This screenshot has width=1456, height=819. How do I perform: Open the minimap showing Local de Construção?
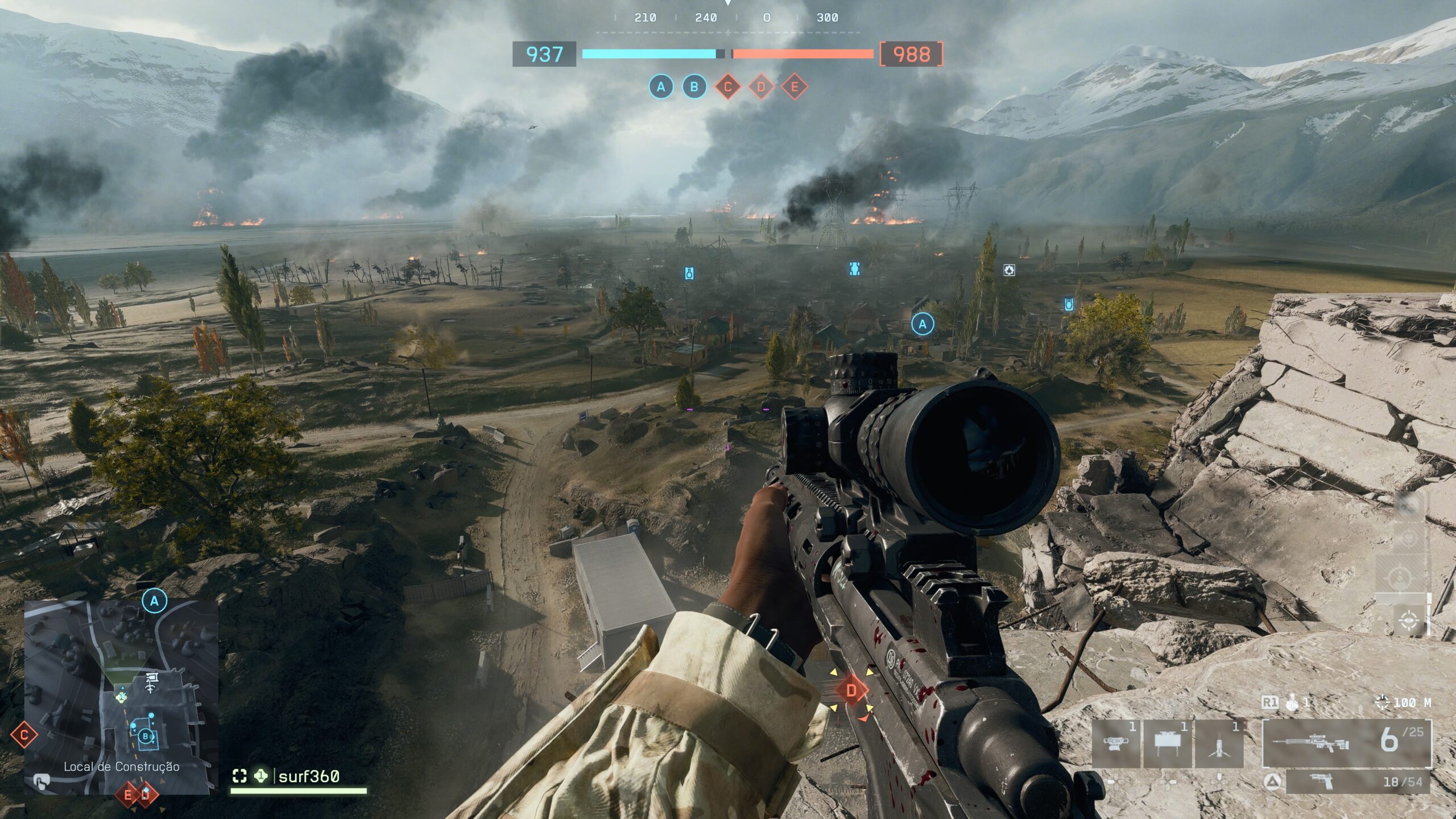tap(121, 697)
